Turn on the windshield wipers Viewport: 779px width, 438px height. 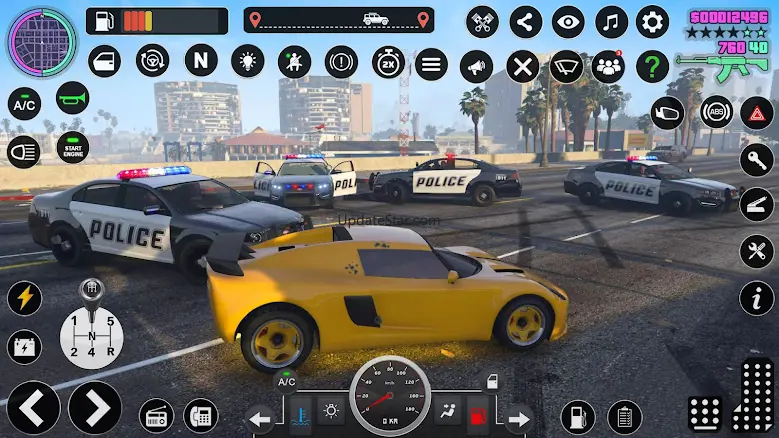pos(566,67)
